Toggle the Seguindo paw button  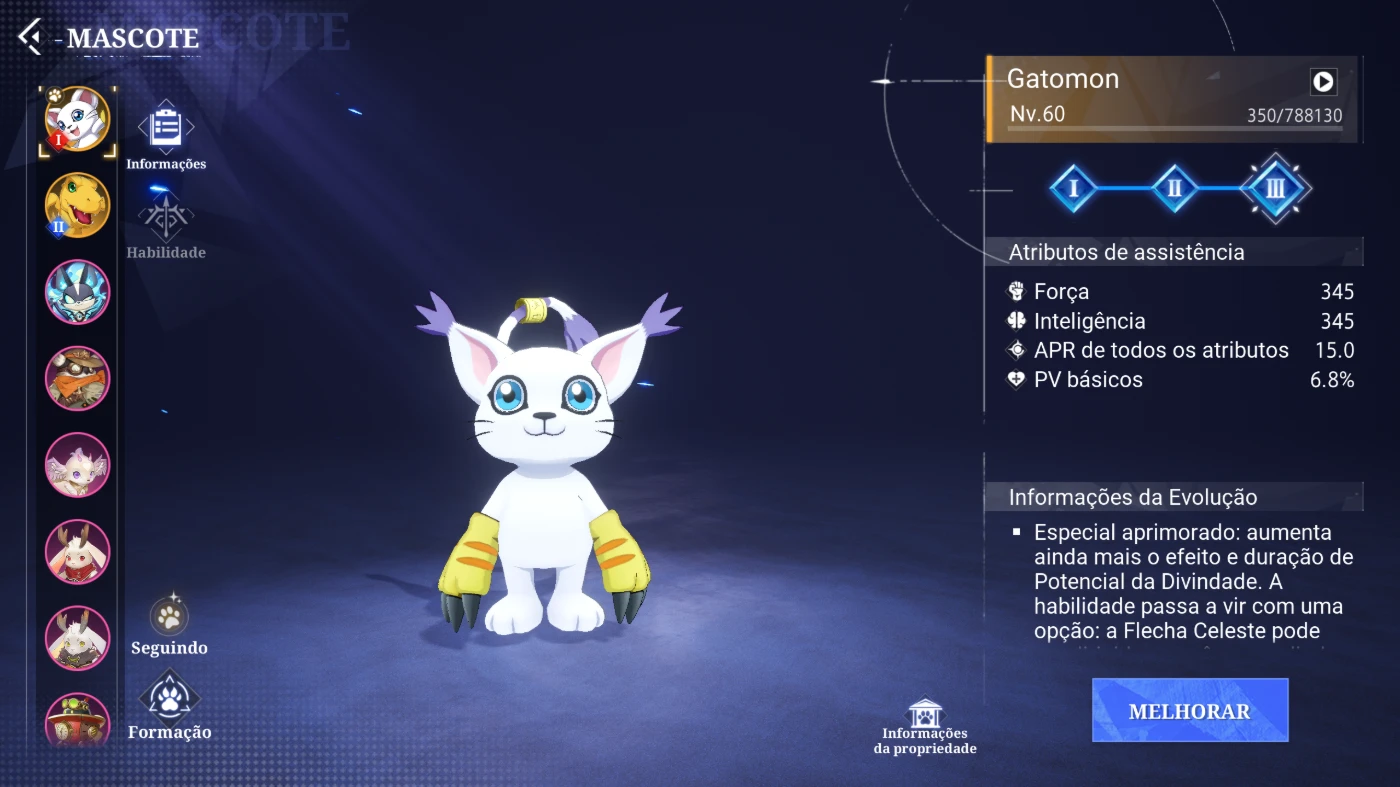[169, 623]
